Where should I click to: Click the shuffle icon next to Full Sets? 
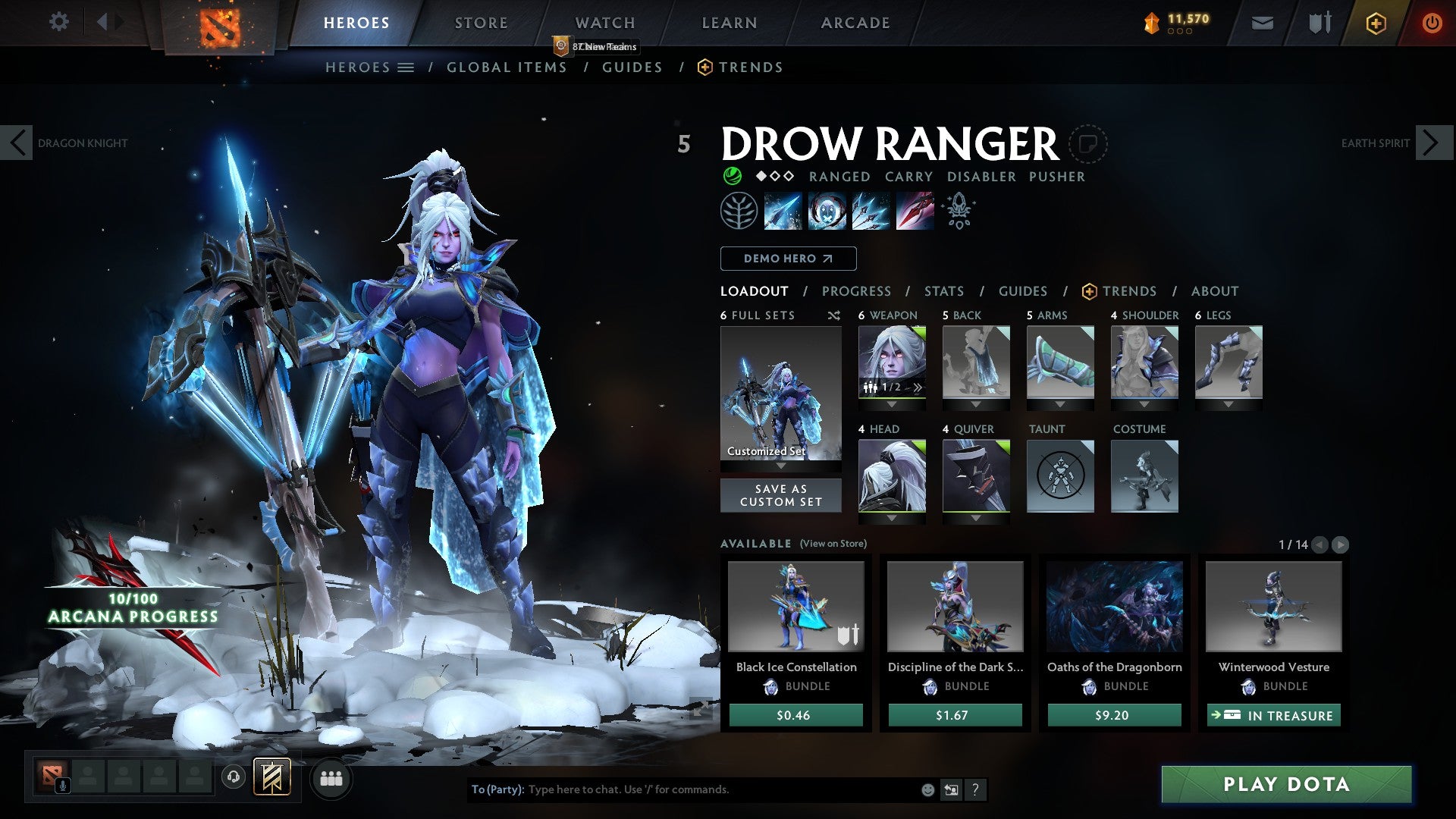pos(834,315)
